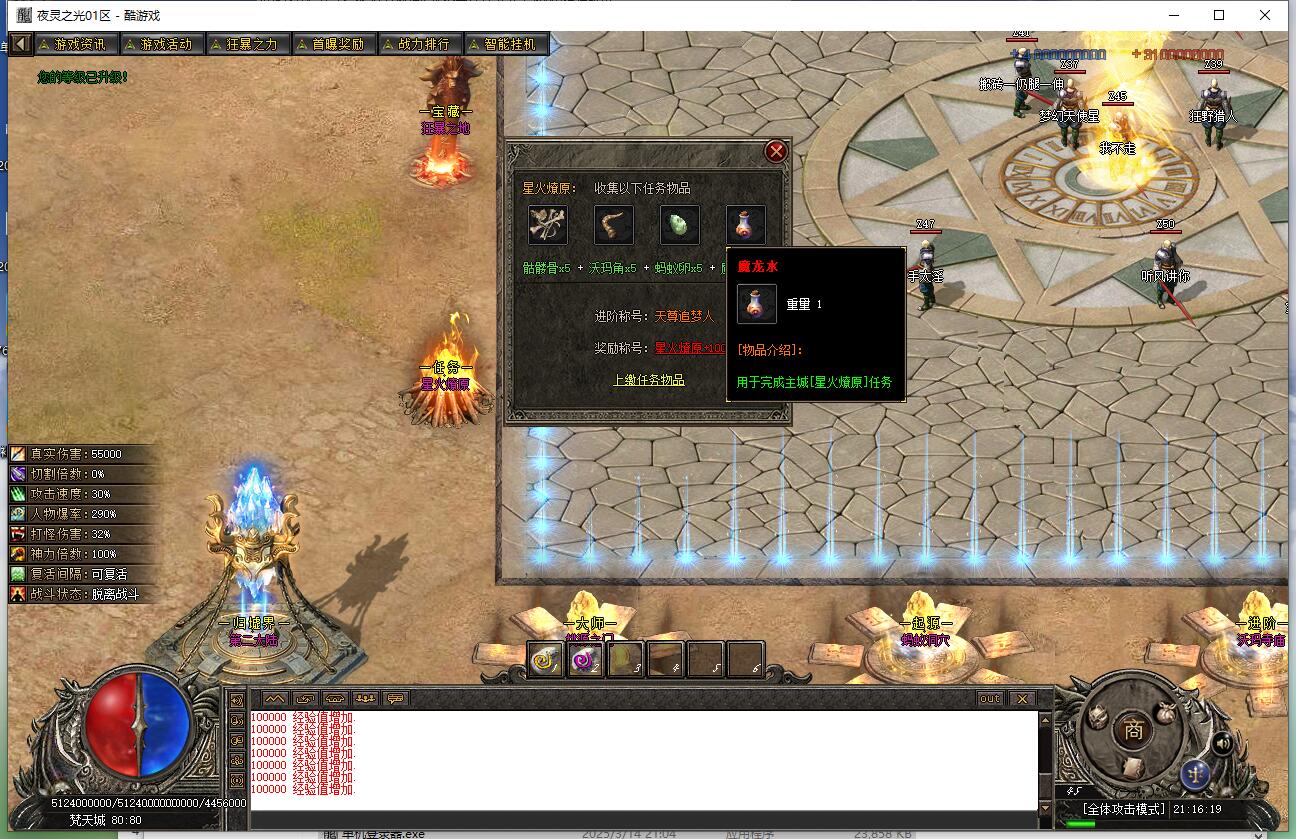The image size is (1296, 839).
Task: Collapse the chat panel with the arrow icon
Action: (275, 698)
